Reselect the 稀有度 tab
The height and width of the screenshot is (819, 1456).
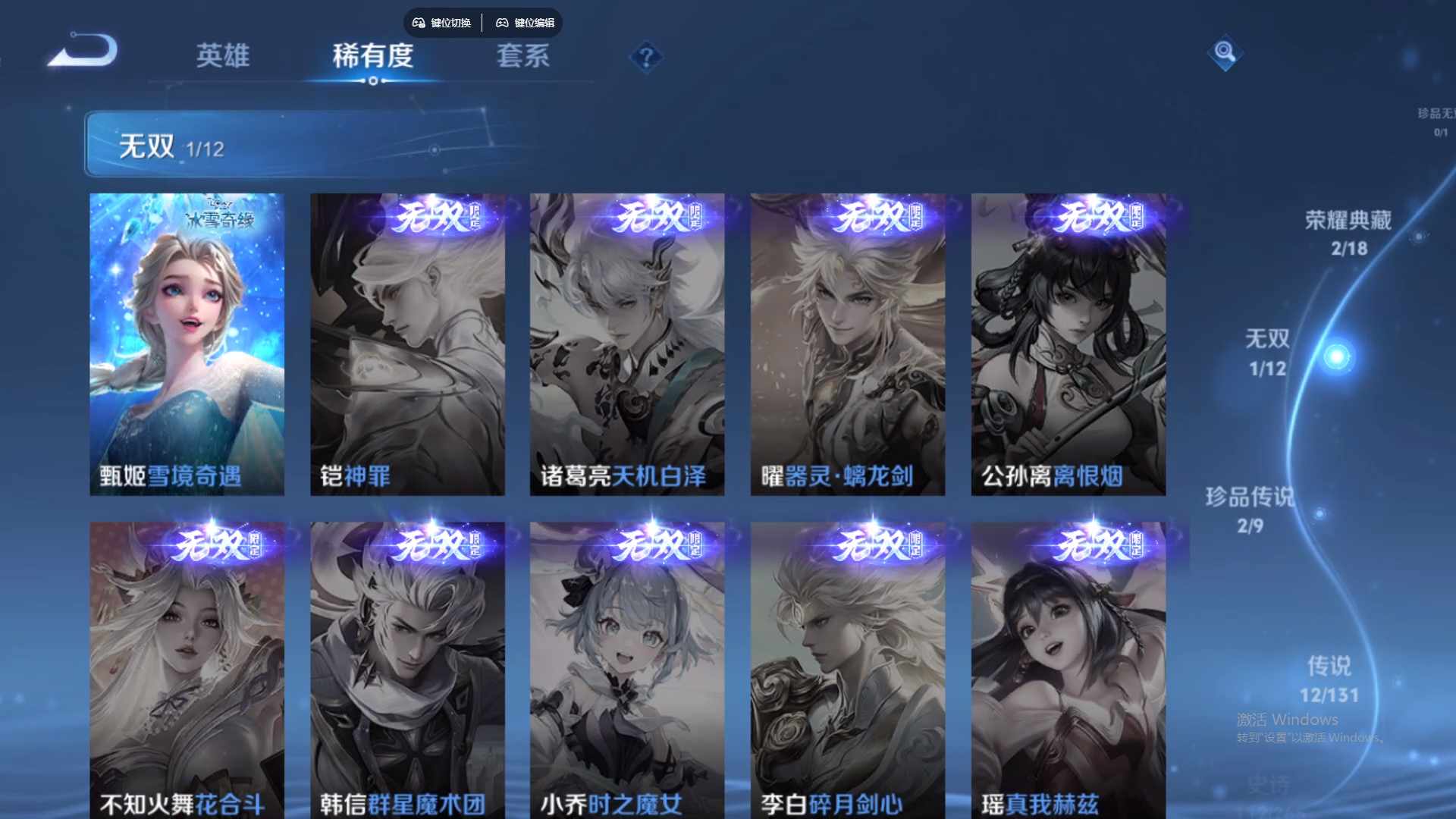(x=372, y=57)
